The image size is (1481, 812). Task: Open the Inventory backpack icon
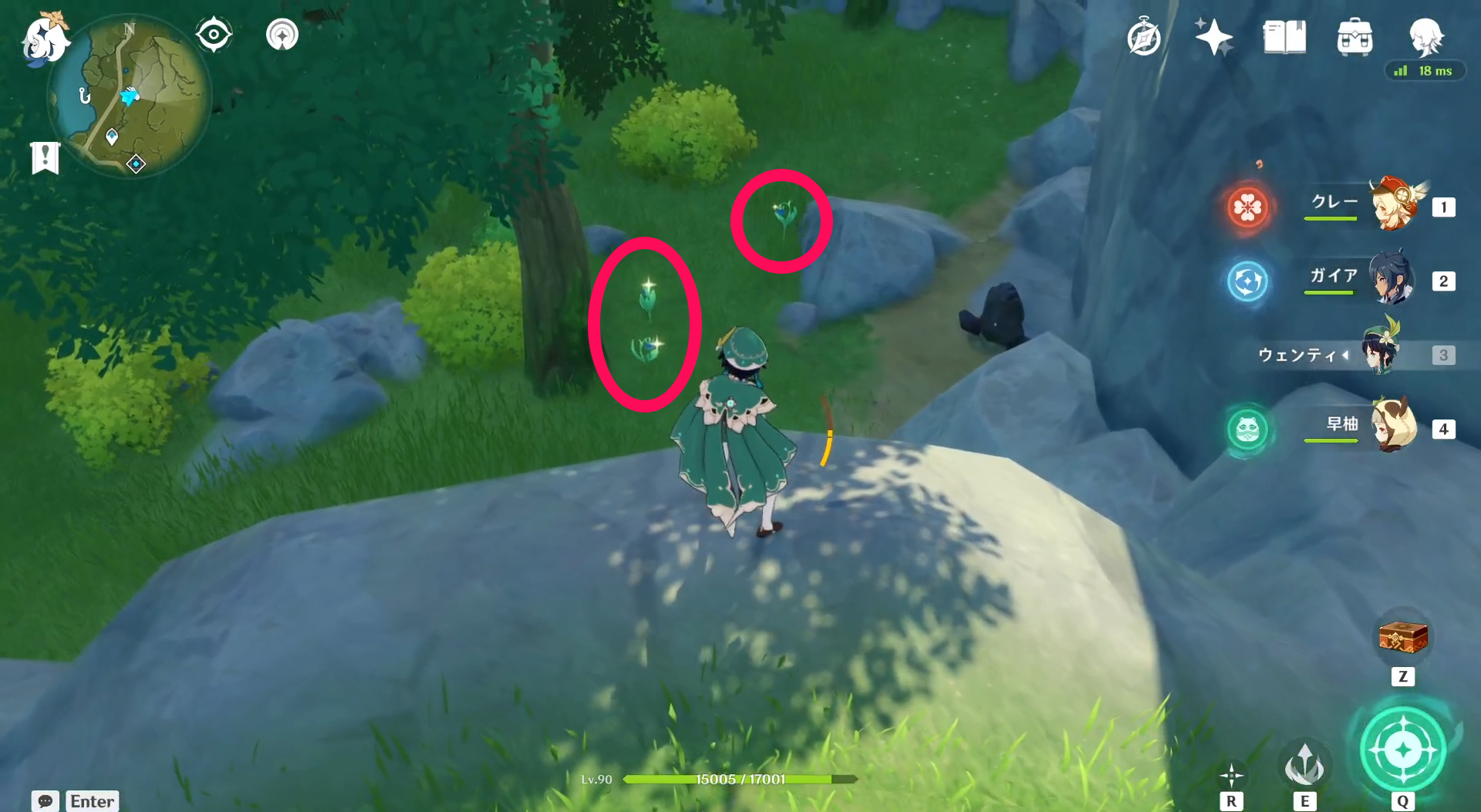(x=1355, y=37)
